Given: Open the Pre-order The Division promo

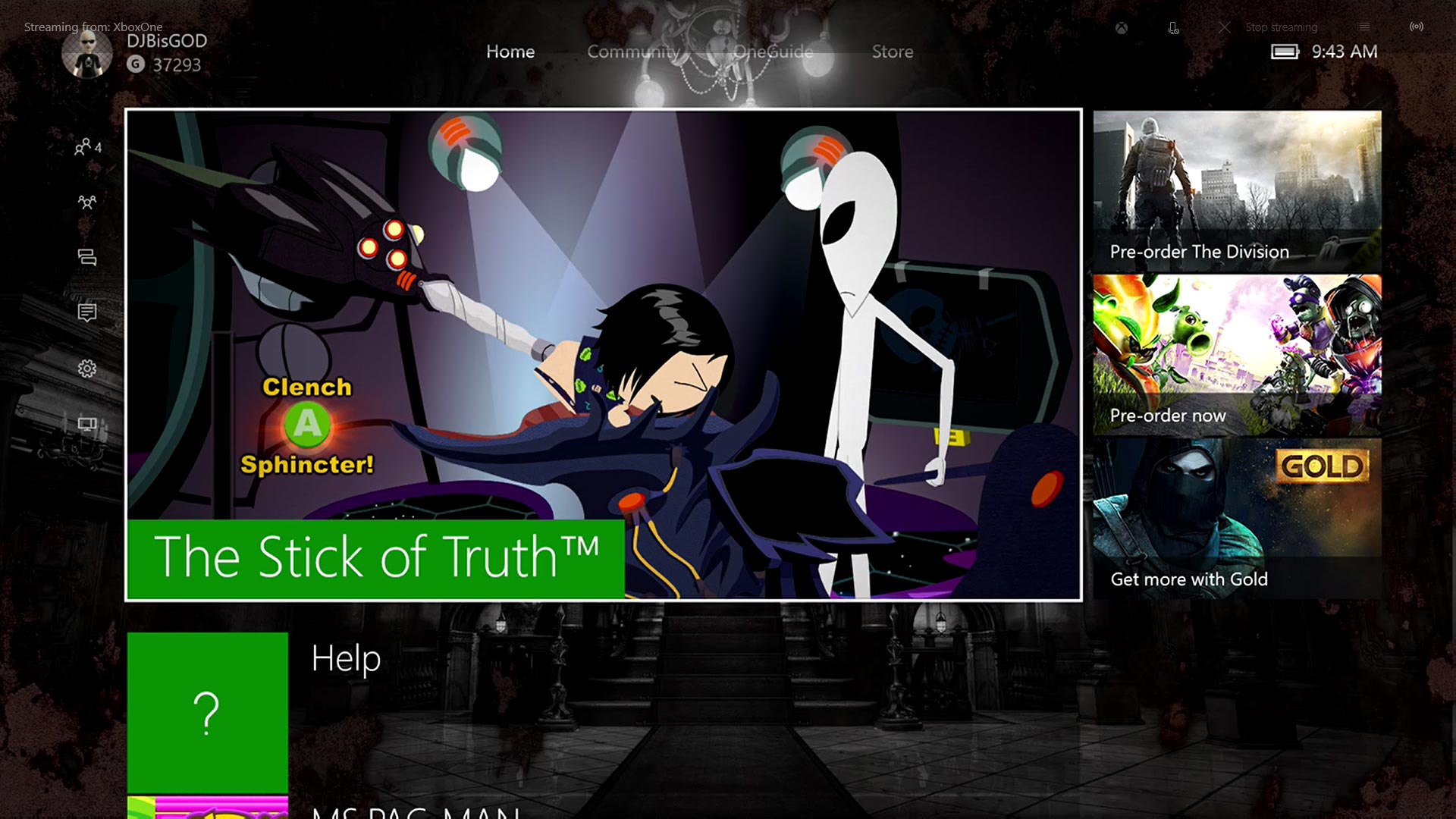Looking at the screenshot, I should tap(1237, 191).
